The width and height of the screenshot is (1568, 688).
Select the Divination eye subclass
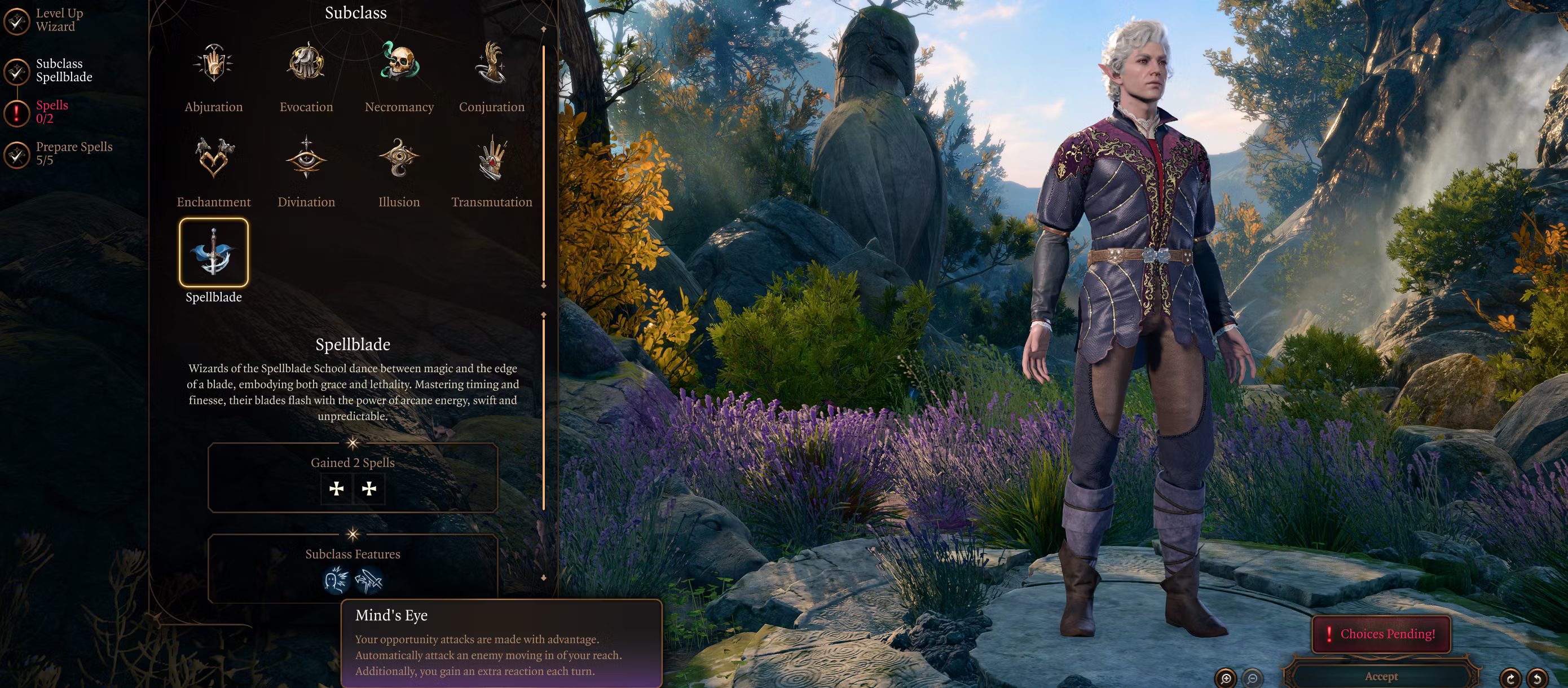click(306, 158)
